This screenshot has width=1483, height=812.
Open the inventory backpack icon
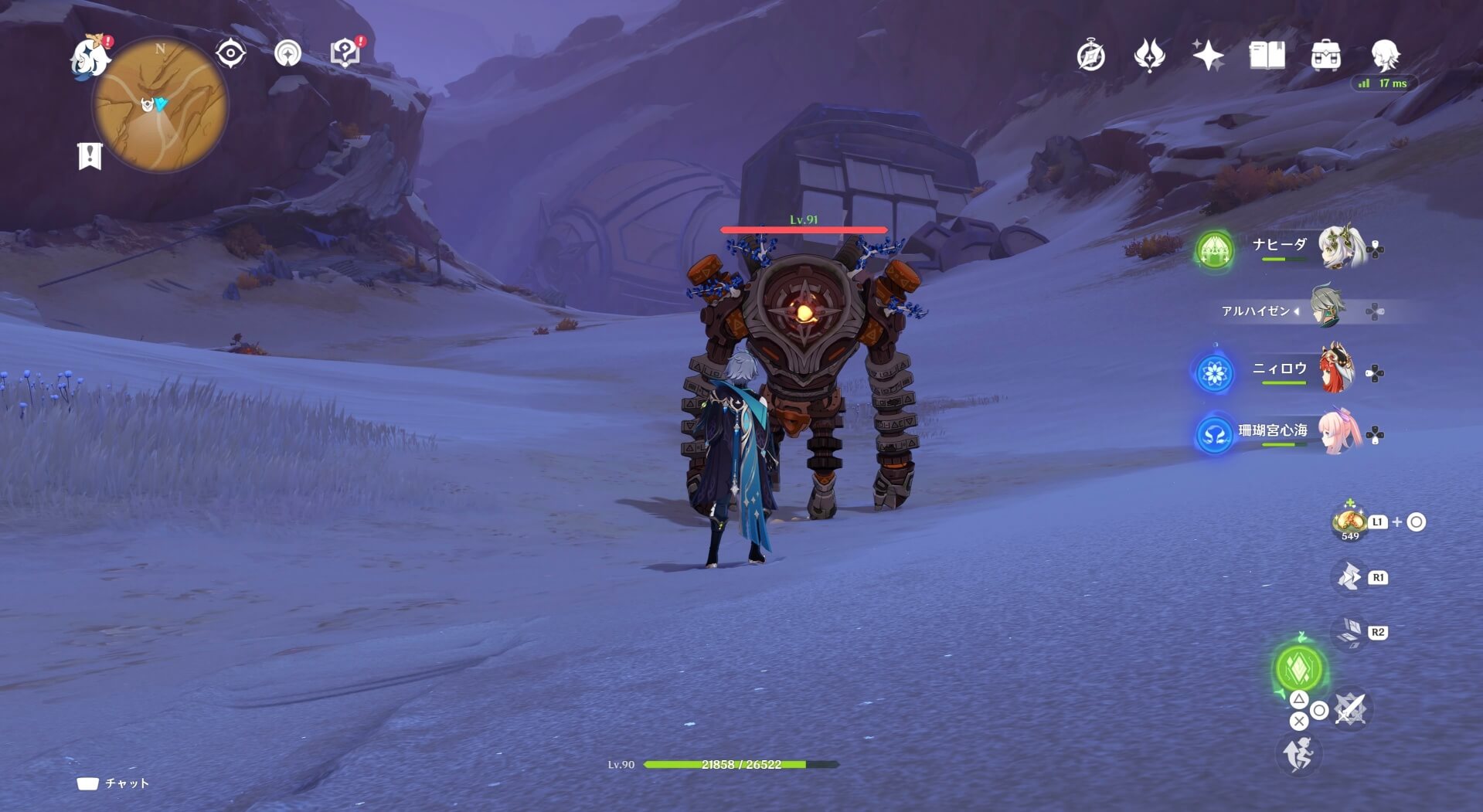[1325, 56]
